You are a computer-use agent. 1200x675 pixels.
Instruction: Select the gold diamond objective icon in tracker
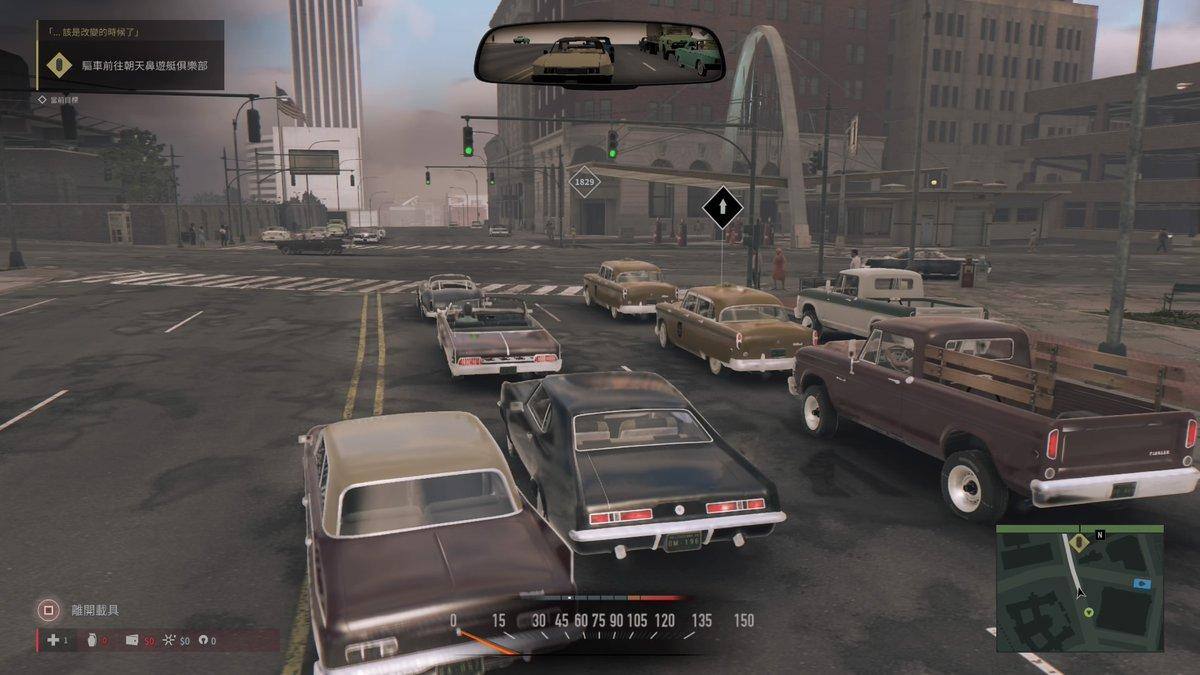(x=59, y=67)
